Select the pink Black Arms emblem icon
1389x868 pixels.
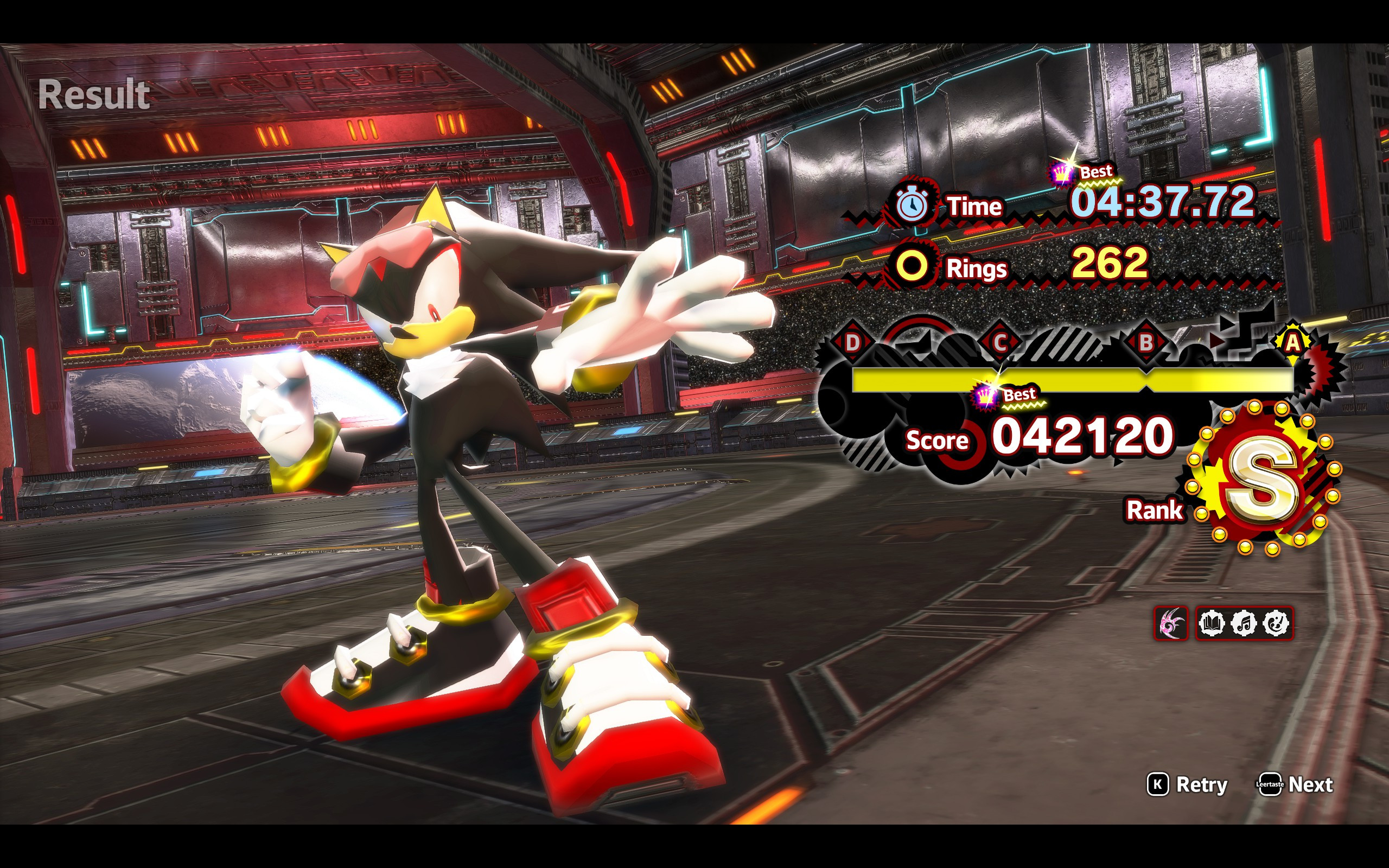[x=1171, y=623]
